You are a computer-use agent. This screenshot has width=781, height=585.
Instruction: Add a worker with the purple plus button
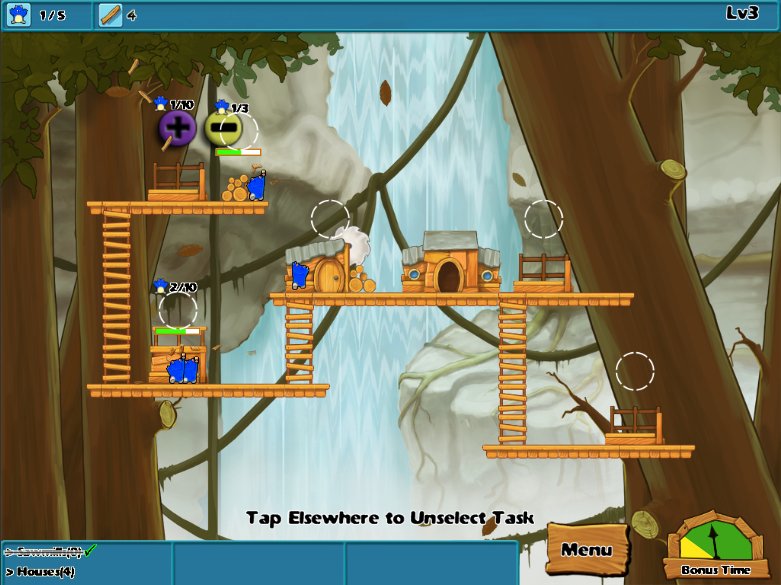[x=177, y=128]
